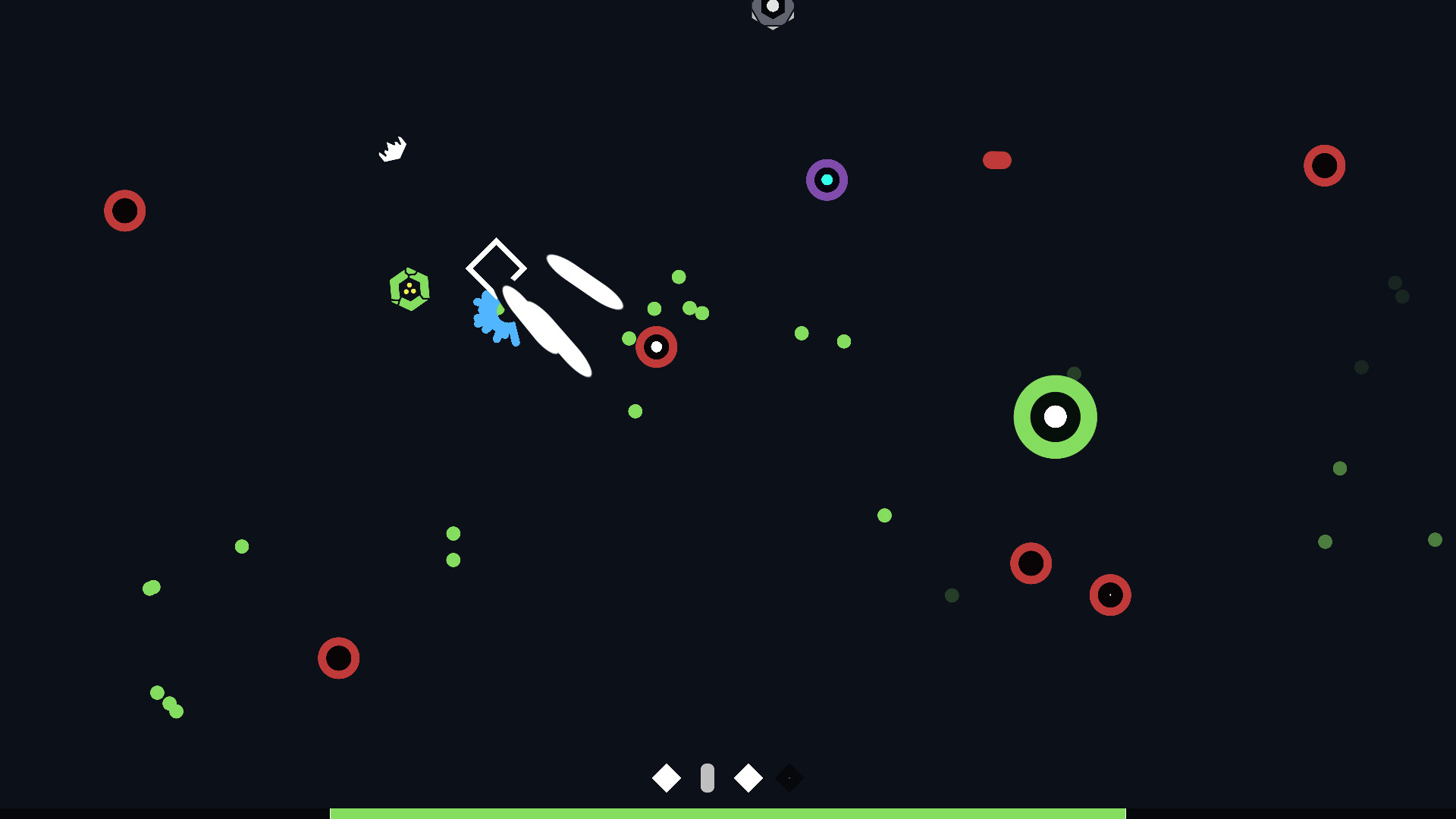Click the red ring at far left
1456x819 pixels.
click(125, 211)
